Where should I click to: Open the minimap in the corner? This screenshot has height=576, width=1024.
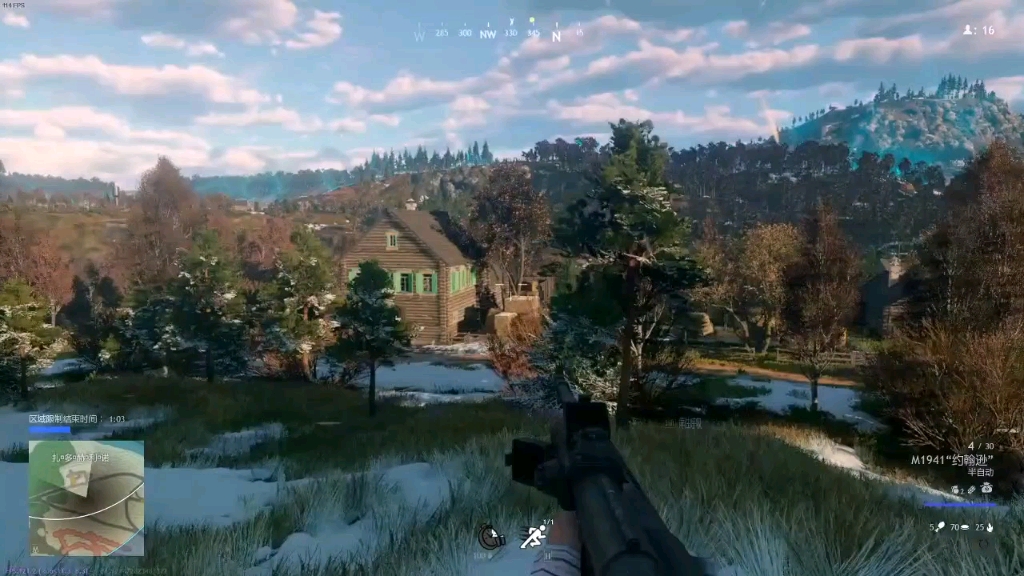coord(86,498)
